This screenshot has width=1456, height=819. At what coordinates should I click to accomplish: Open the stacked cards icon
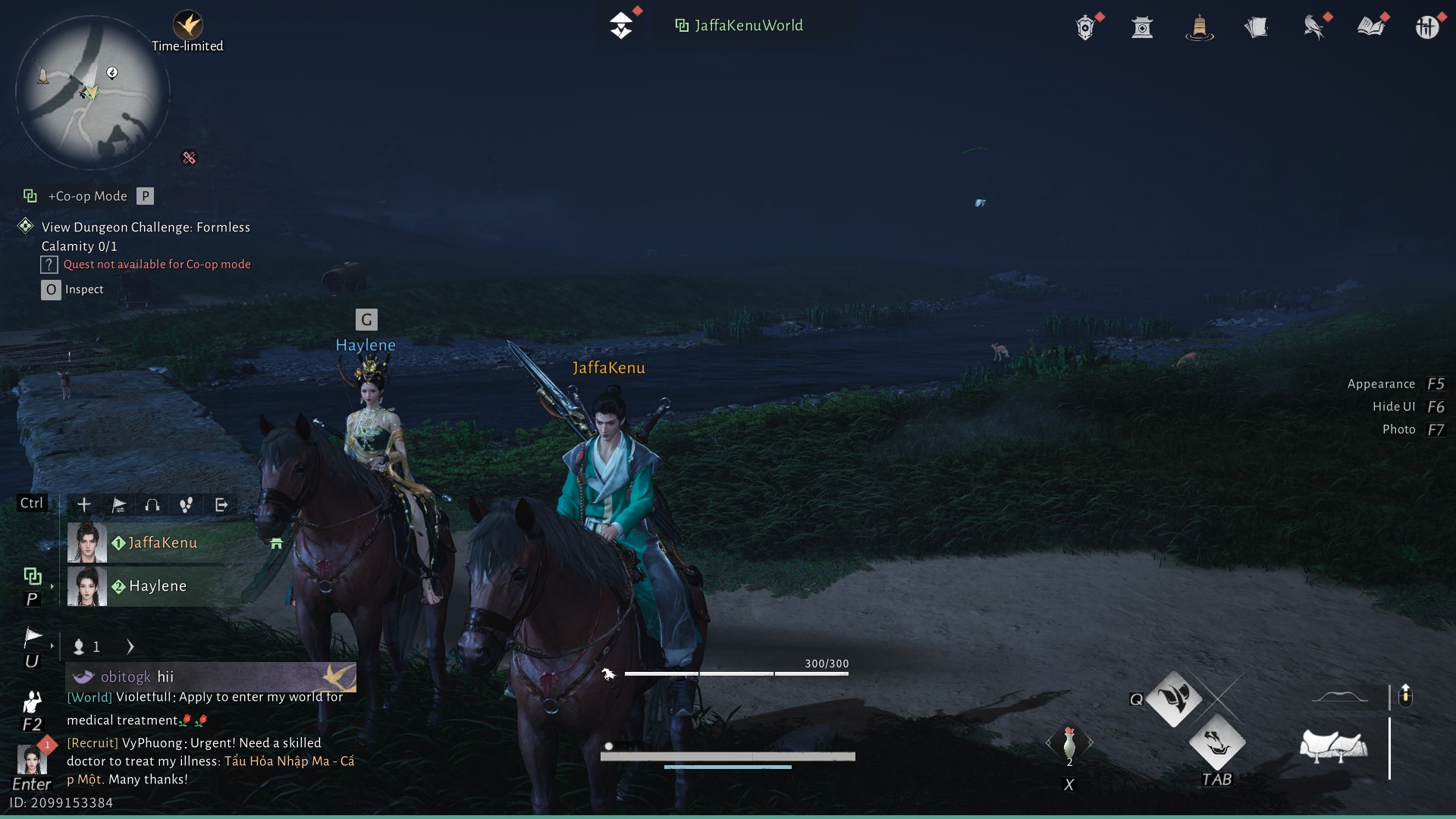pyautogui.click(x=1256, y=28)
